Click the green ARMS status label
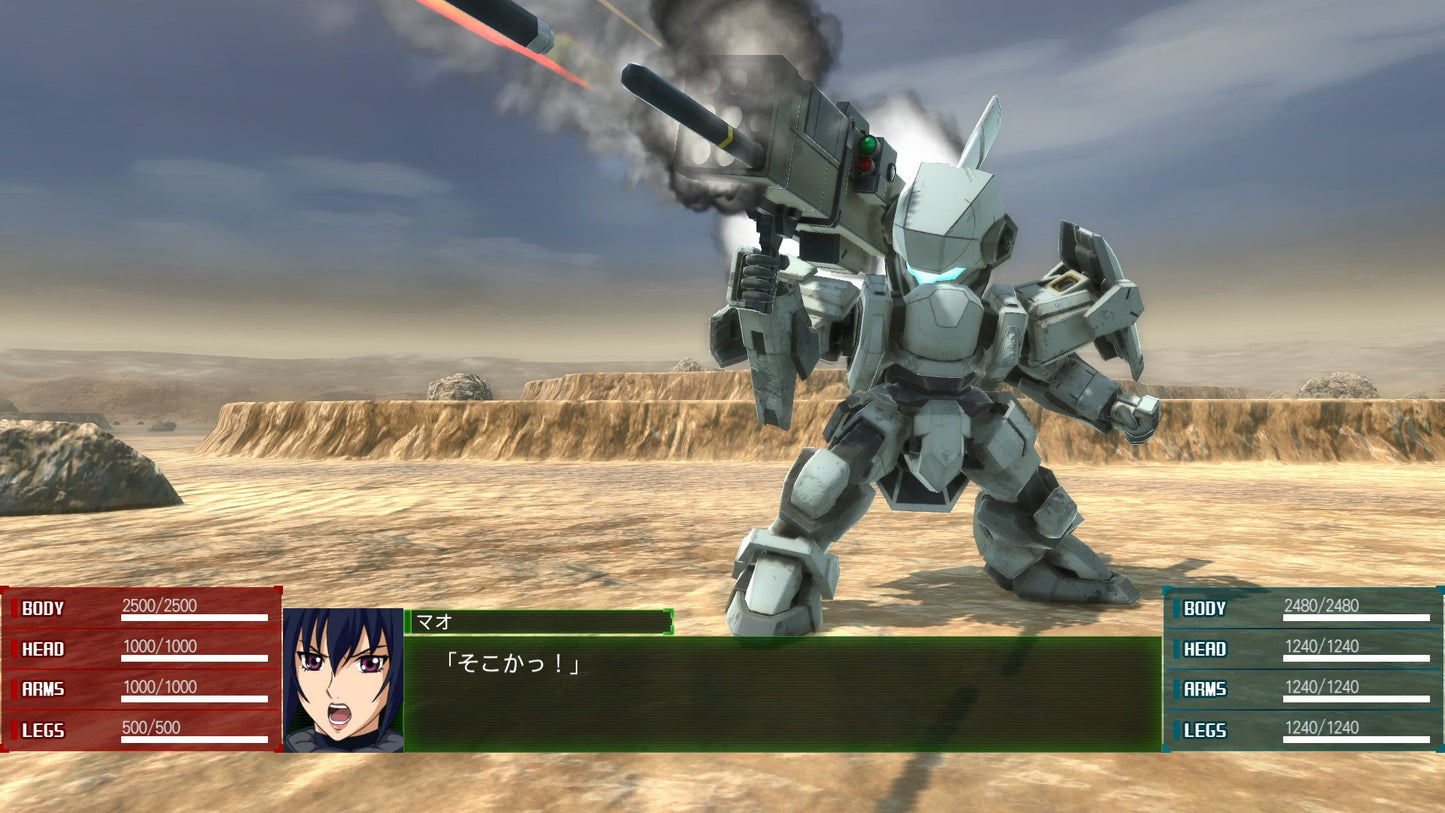Image resolution: width=1445 pixels, height=813 pixels. click(x=1203, y=690)
